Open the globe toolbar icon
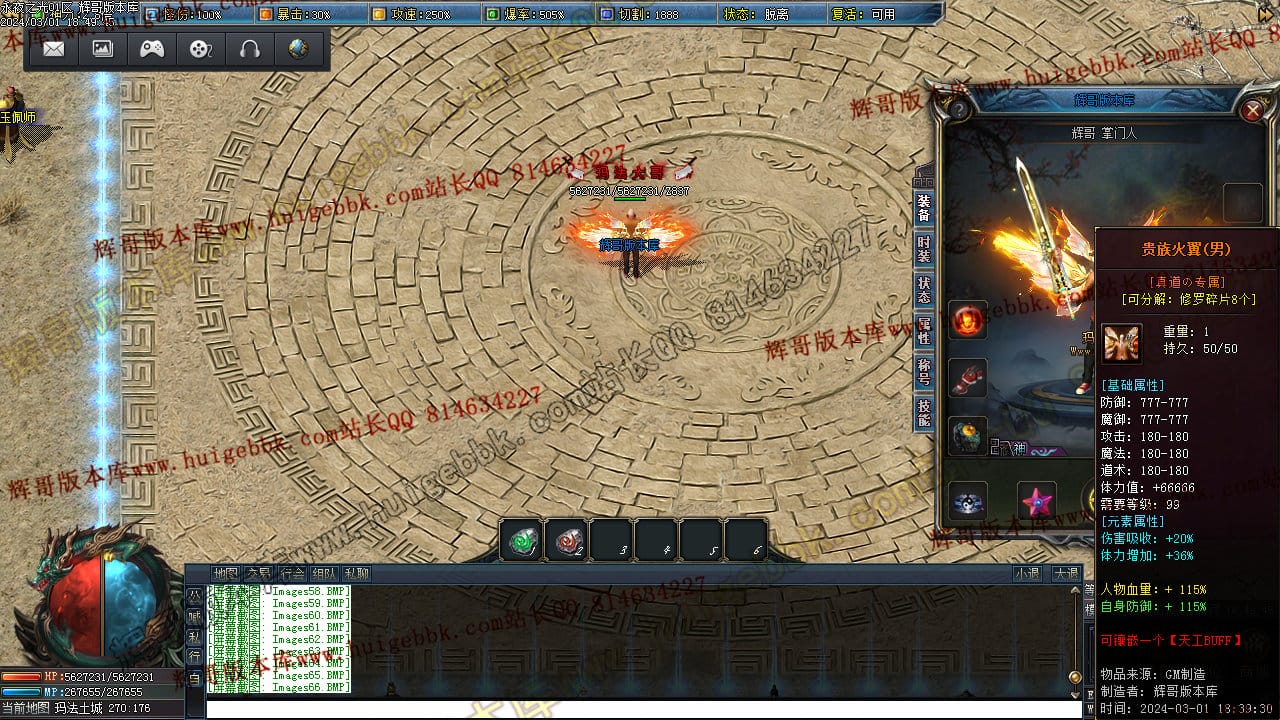Image resolution: width=1280 pixels, height=720 pixels. (298, 49)
